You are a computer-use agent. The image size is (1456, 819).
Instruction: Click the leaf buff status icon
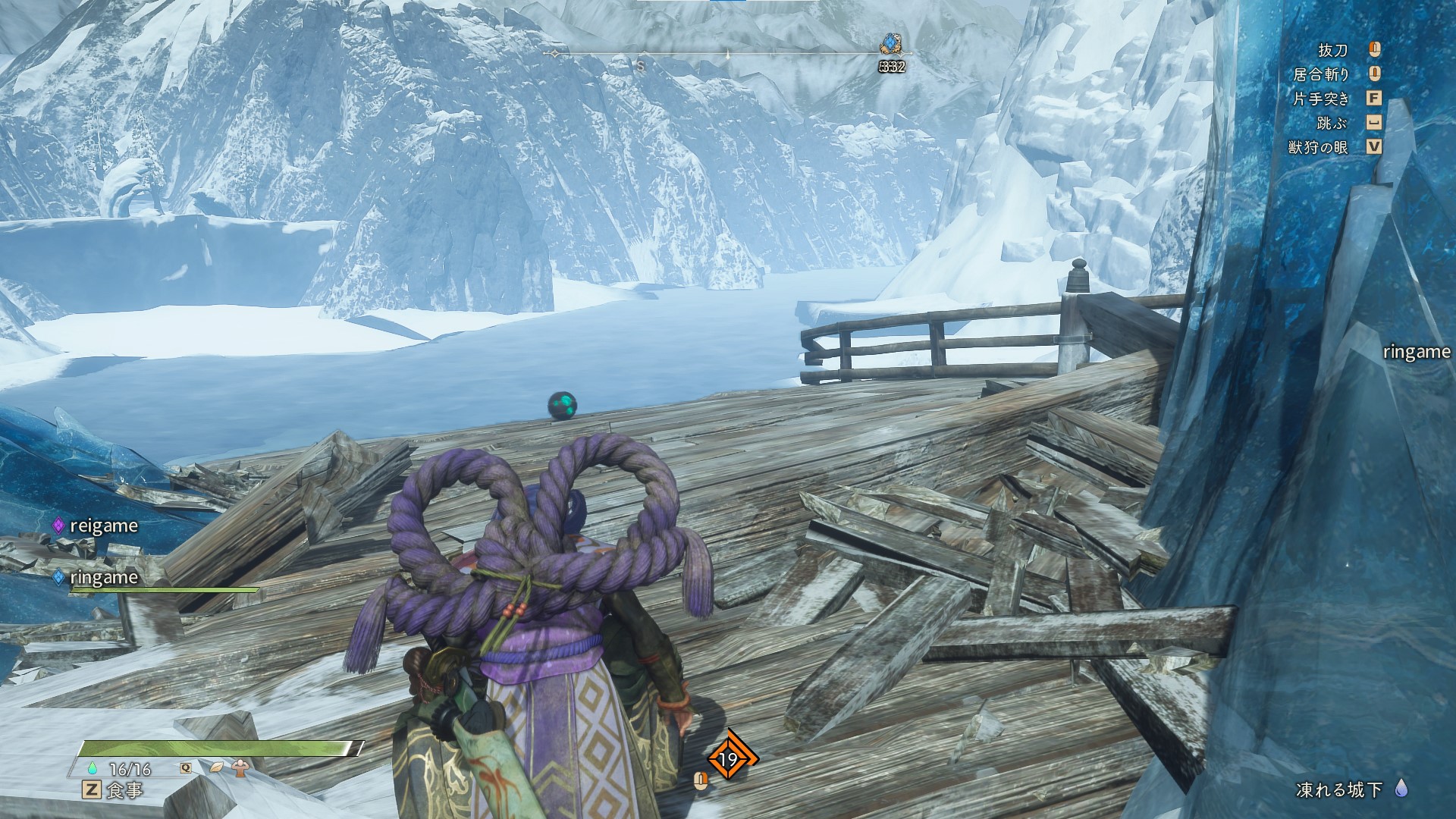coord(217,767)
